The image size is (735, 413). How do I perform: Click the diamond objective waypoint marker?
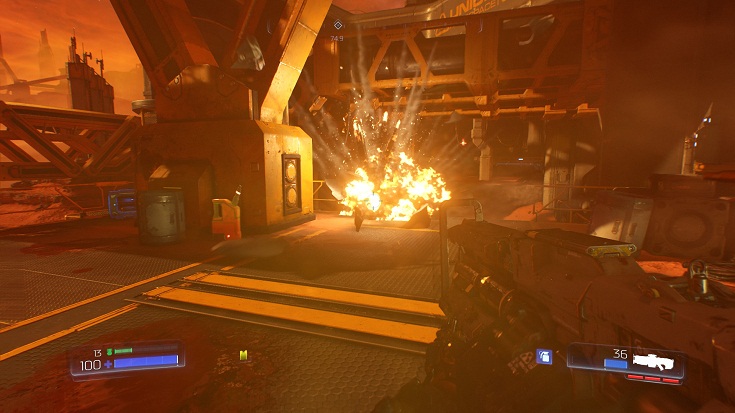(x=338, y=25)
